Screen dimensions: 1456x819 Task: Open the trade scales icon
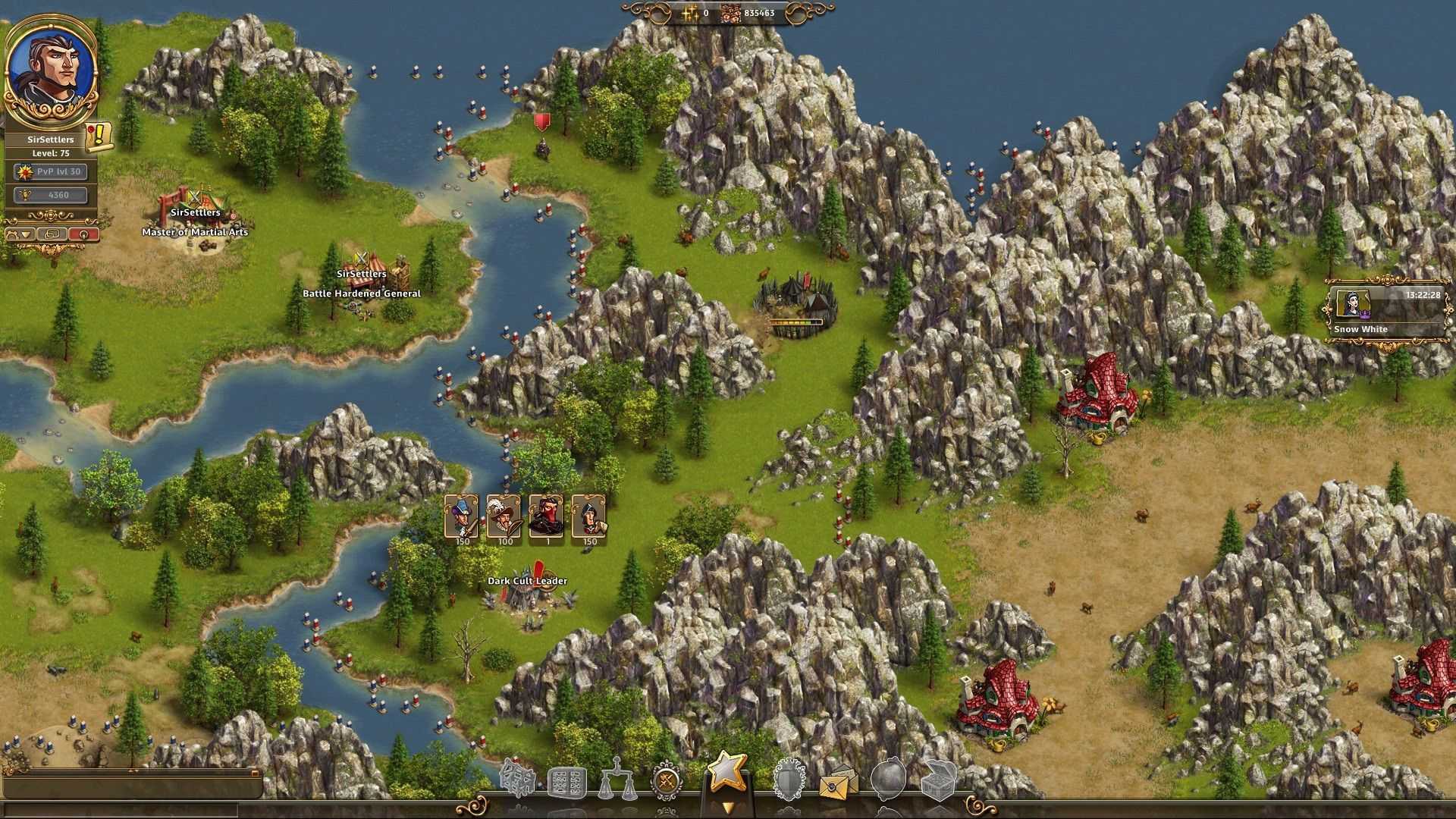617,781
